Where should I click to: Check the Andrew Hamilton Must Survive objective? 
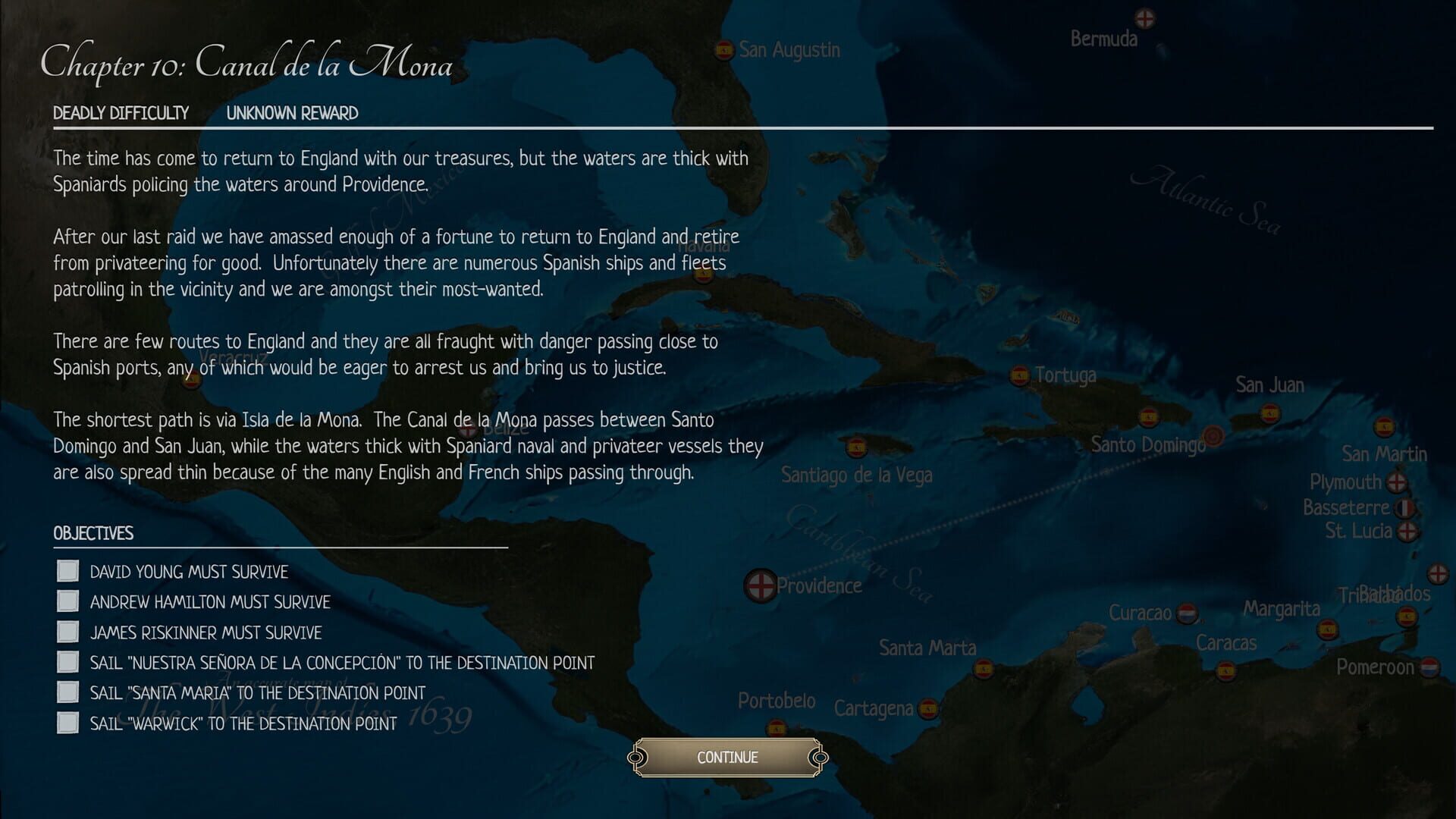pos(67,601)
